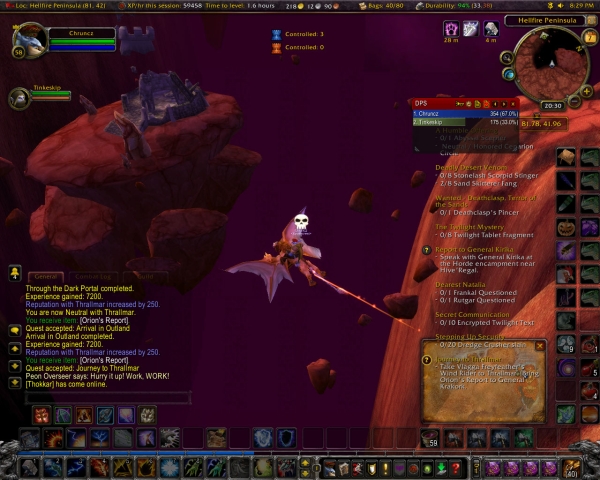Click the purple hand buff icon
This screenshot has height=480, width=600.
pyautogui.click(x=450, y=29)
